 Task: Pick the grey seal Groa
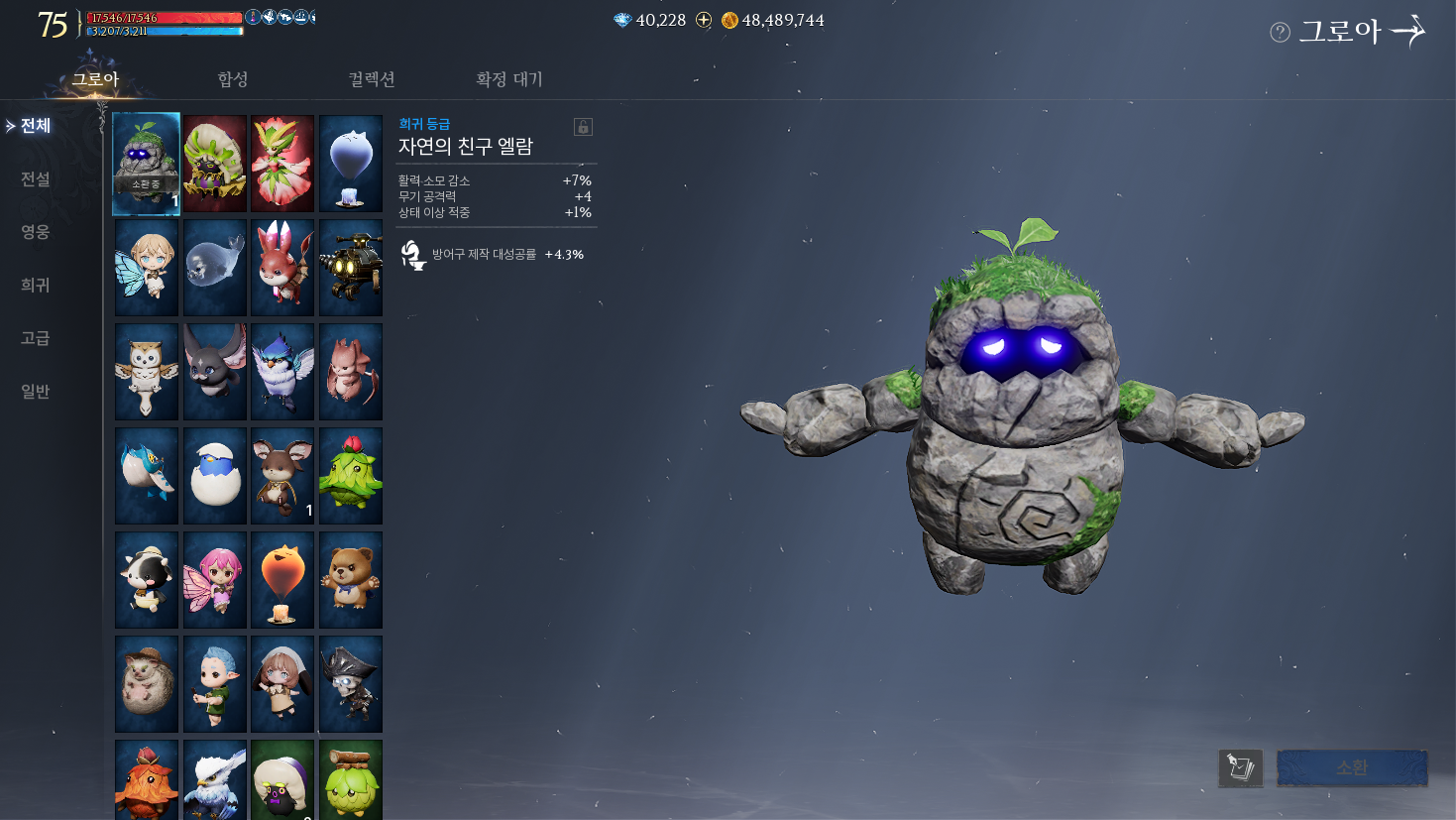point(215,268)
